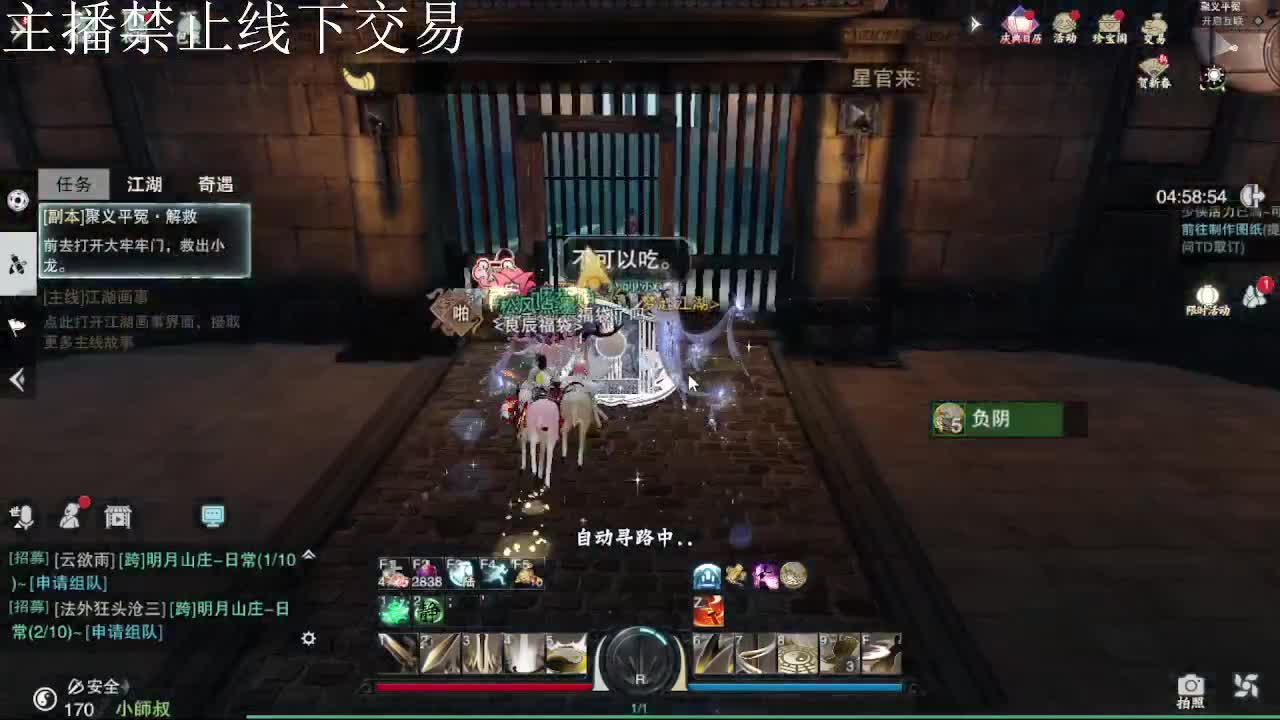Viewport: 1280px width, 720px height.
Task: Open the 限时活动 limited-time event icon
Action: tap(1207, 298)
